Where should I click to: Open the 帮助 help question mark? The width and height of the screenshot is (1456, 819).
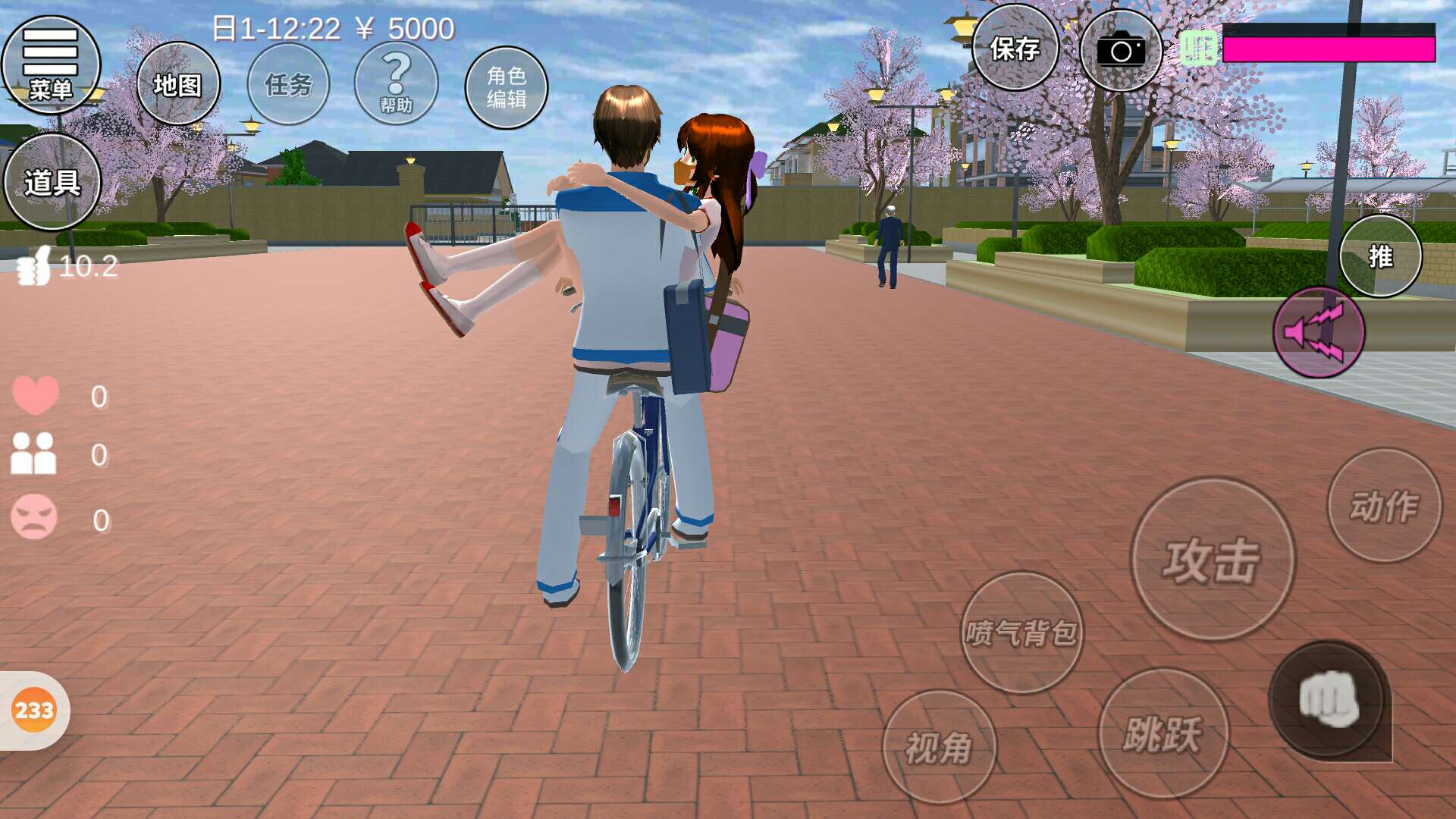(x=396, y=83)
